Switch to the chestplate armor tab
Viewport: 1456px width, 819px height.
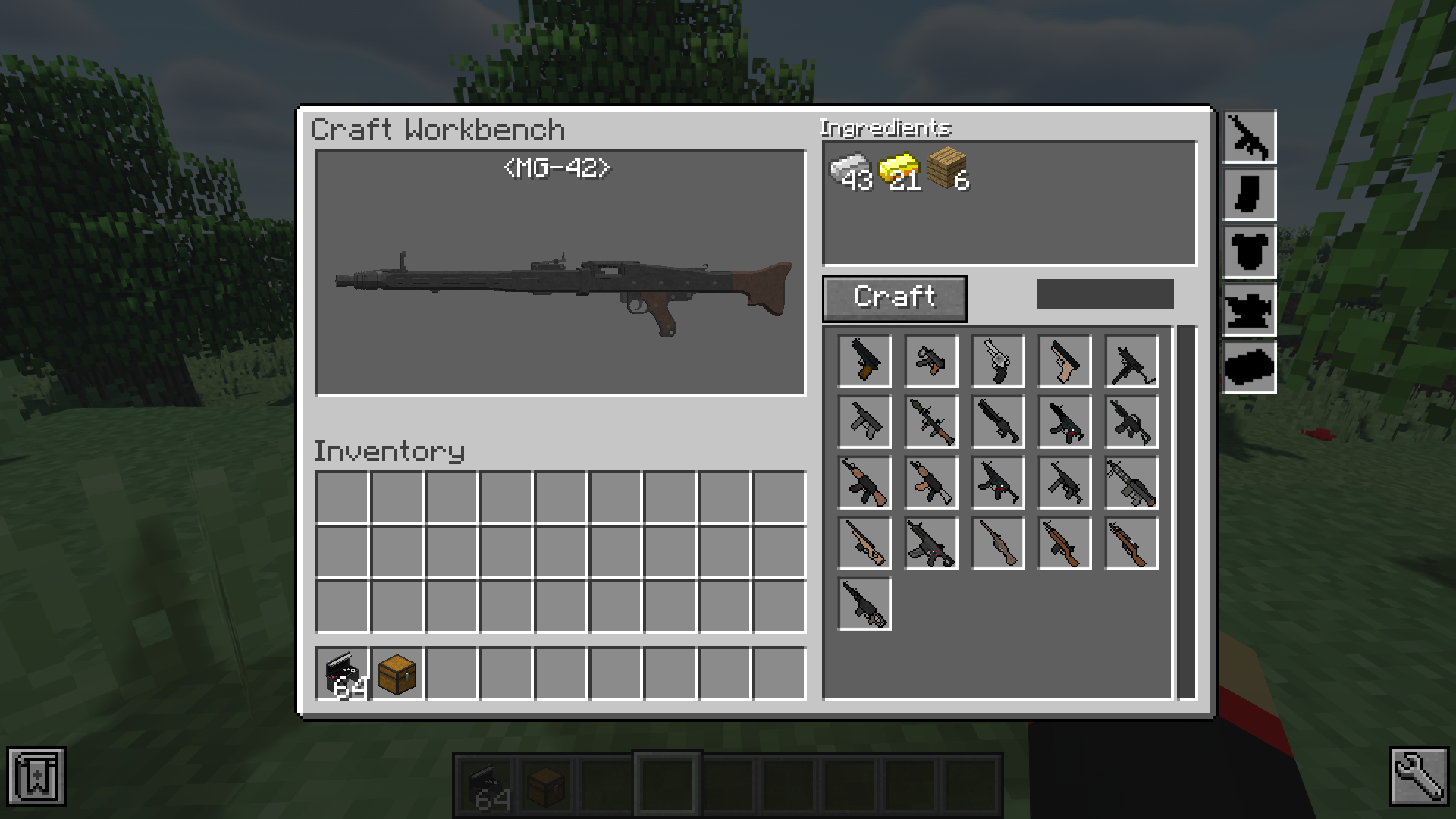(x=1250, y=253)
